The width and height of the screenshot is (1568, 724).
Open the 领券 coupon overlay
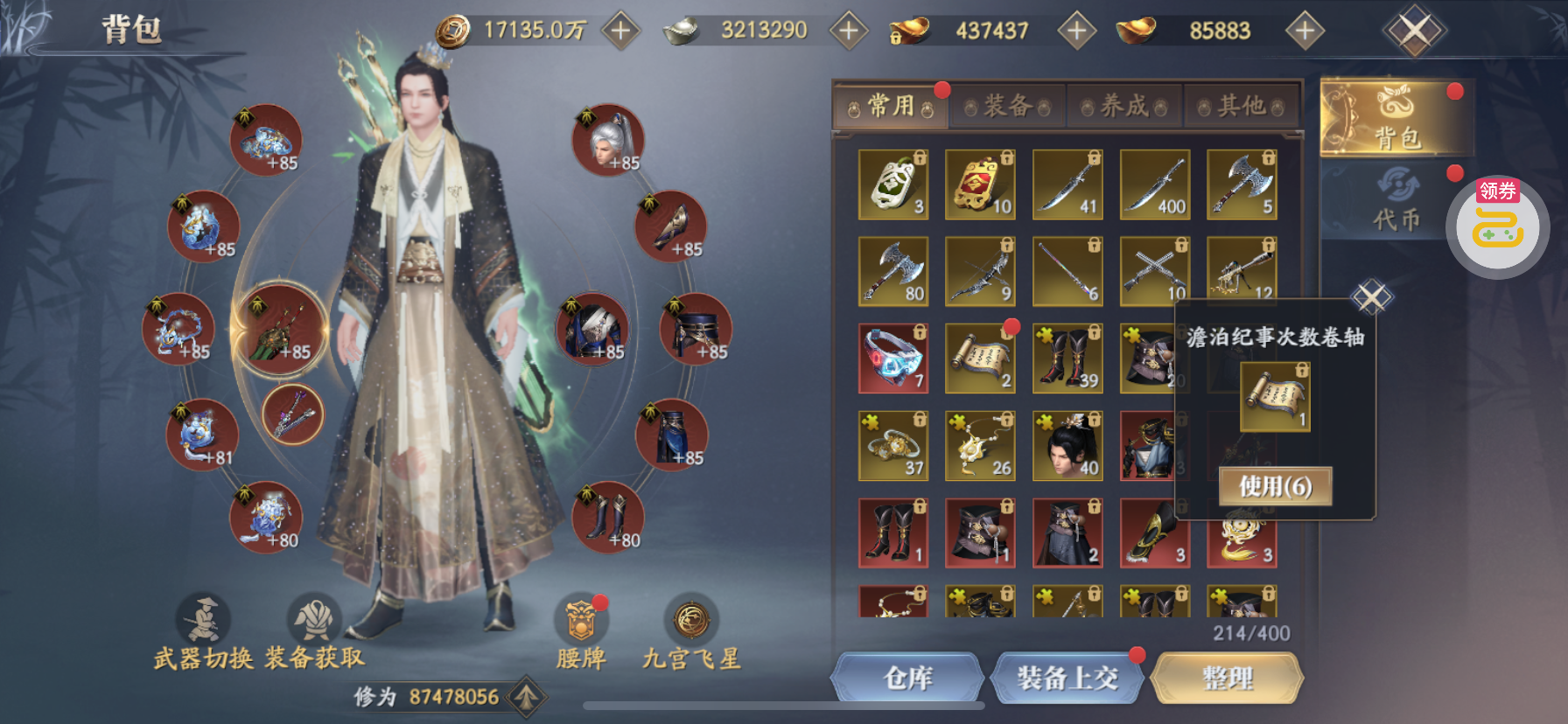pos(1497,226)
